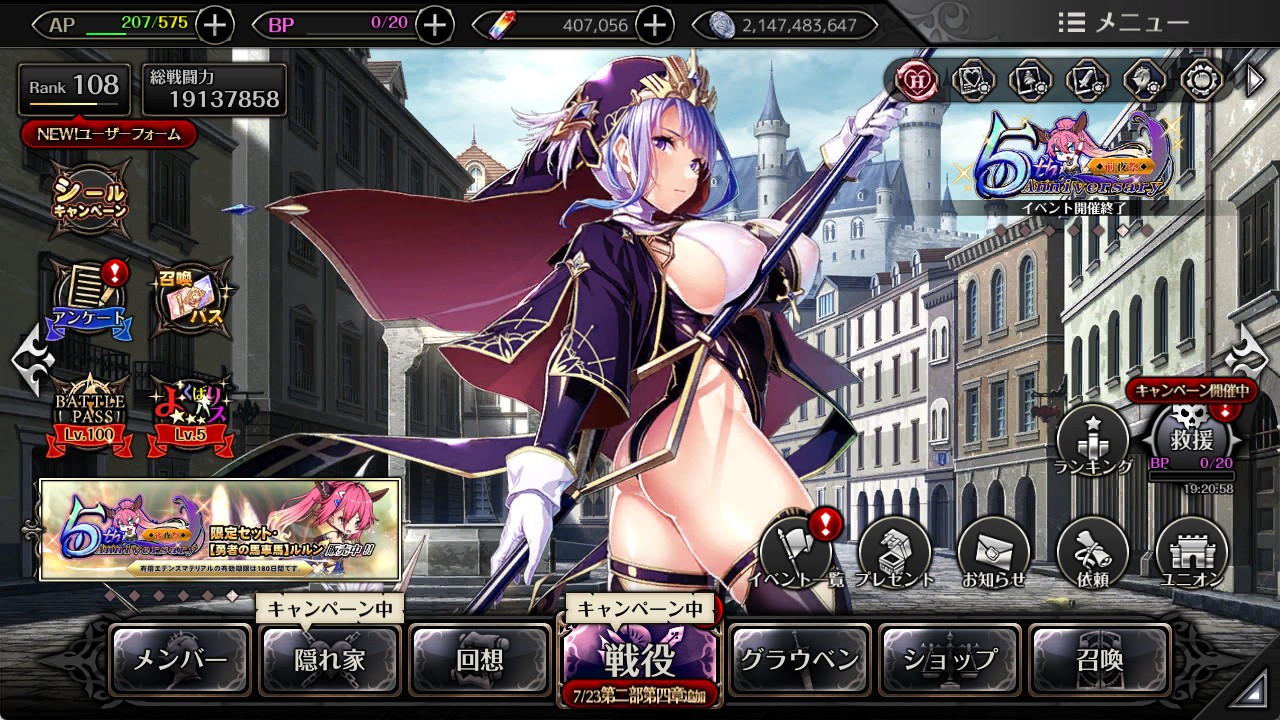Click the 5th Anniversary limited set banner
Screen dimensions: 1280x720
tap(220, 529)
